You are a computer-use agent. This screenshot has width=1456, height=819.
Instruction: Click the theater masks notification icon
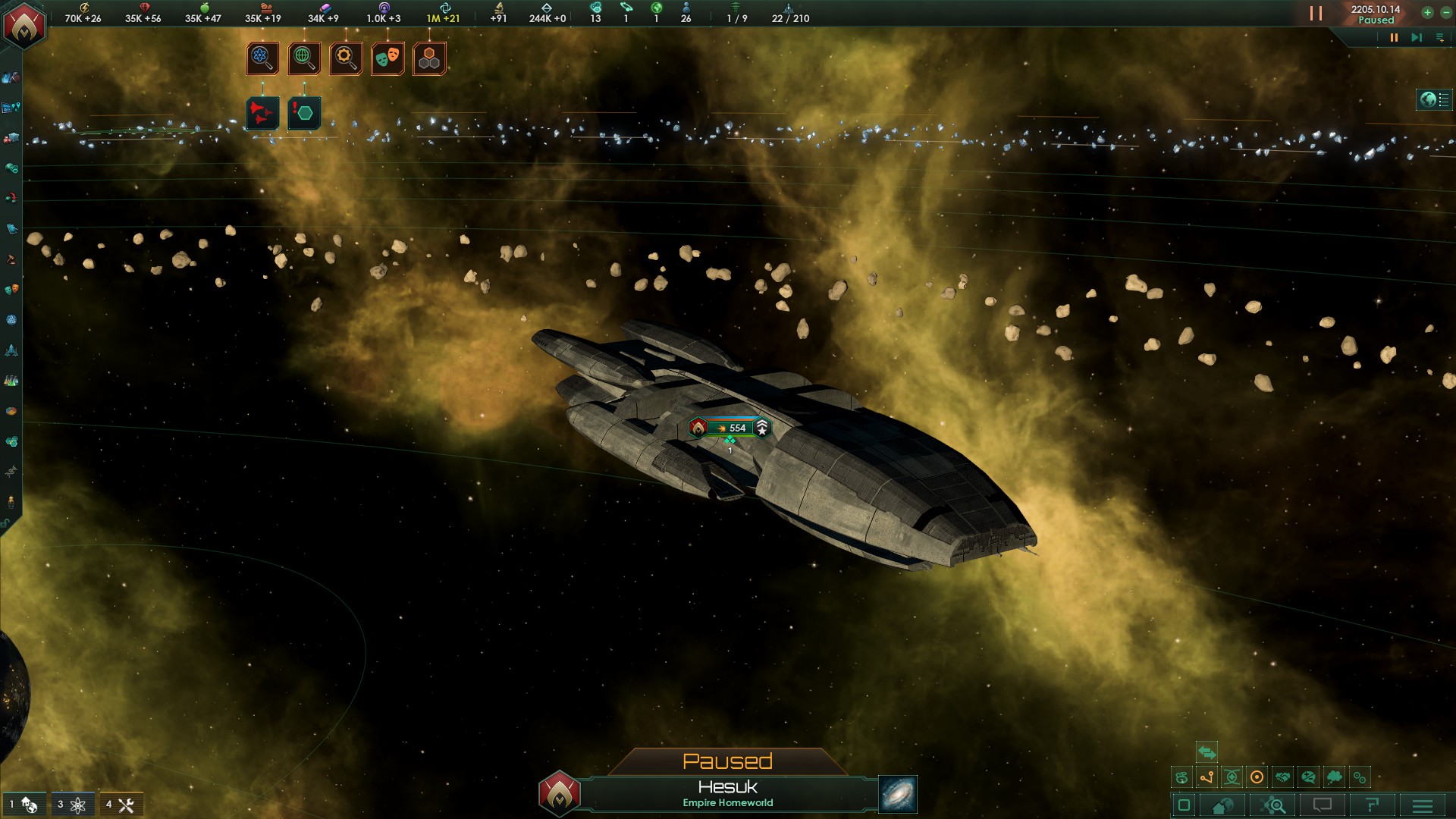(x=388, y=58)
